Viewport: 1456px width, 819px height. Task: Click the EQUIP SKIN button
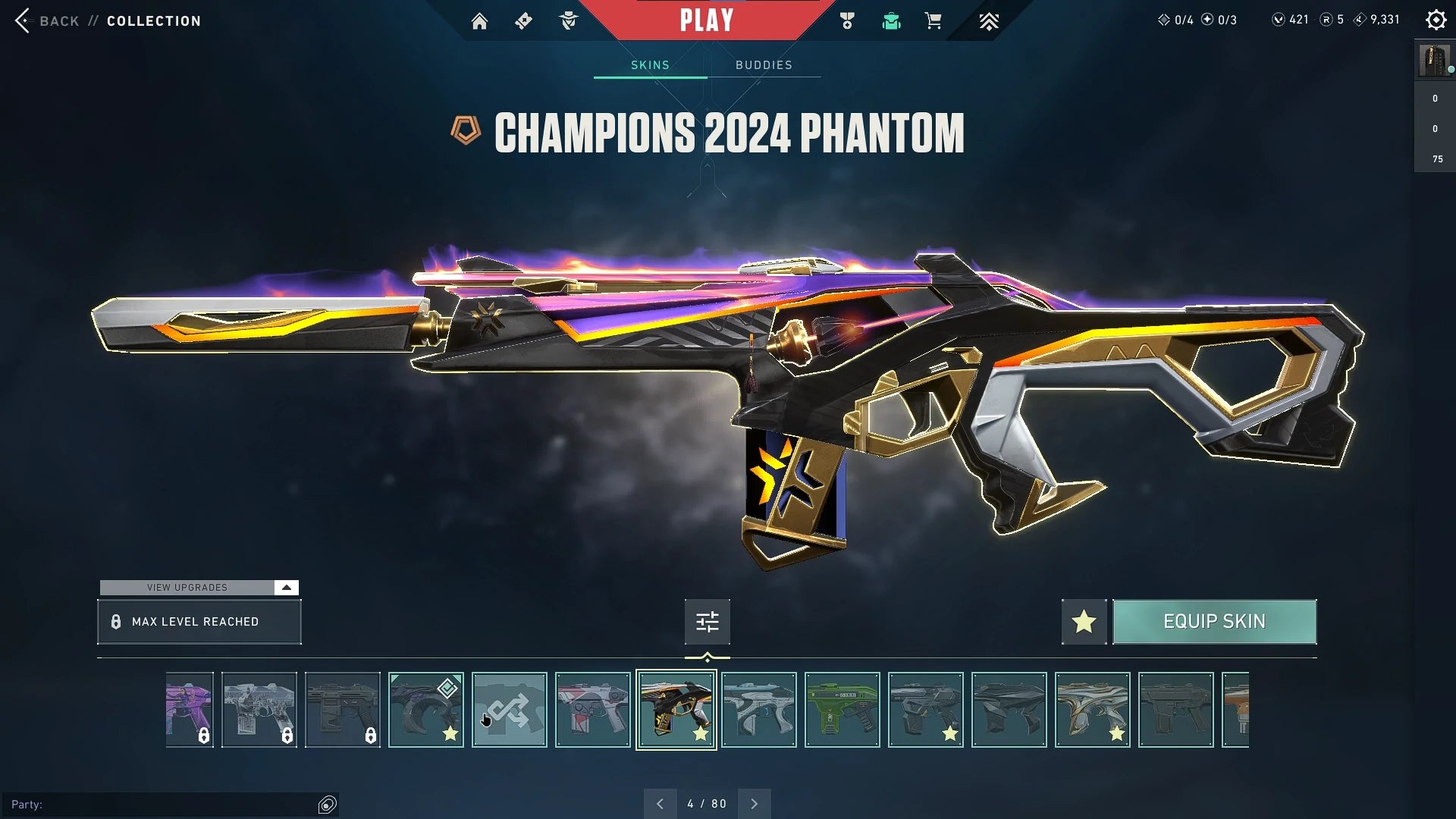coord(1214,622)
